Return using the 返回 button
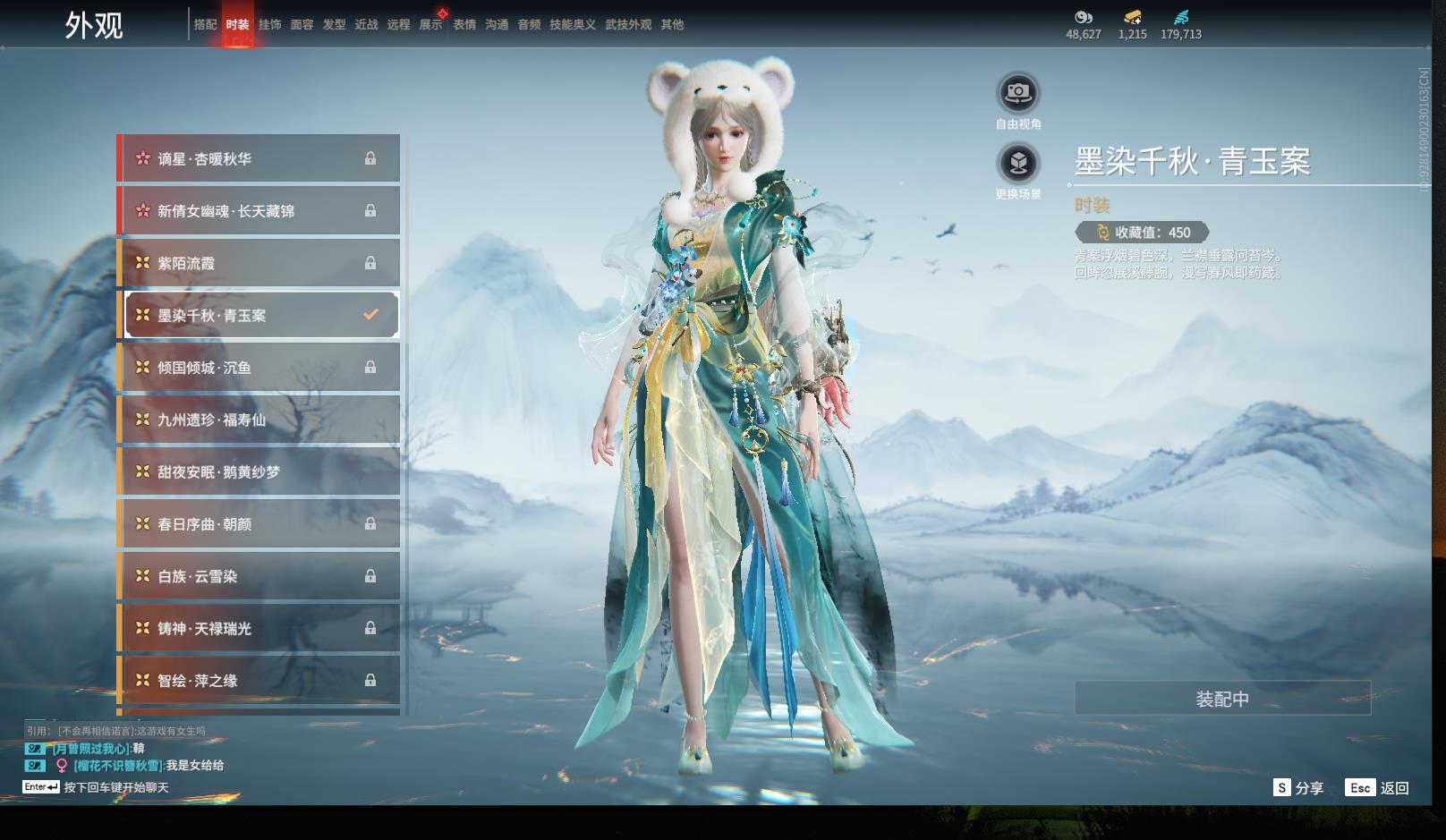 click(1378, 788)
